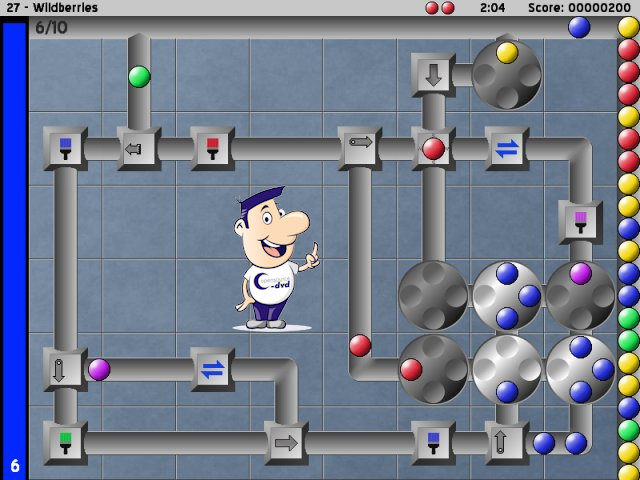Spin the wheel containing the purple marble

580,295
